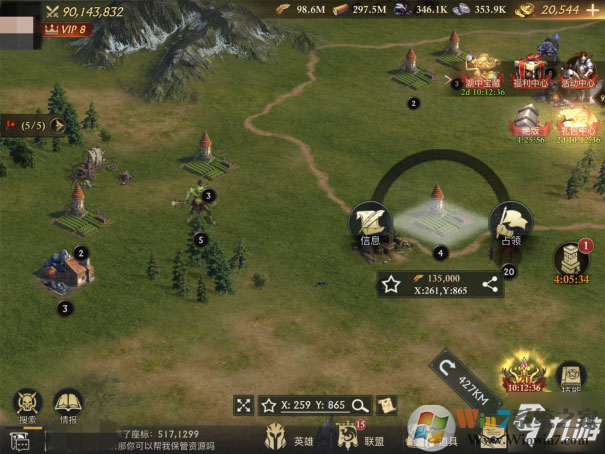Open the 福利中心 gift box icon
This screenshot has height=454, width=605.
[530, 68]
